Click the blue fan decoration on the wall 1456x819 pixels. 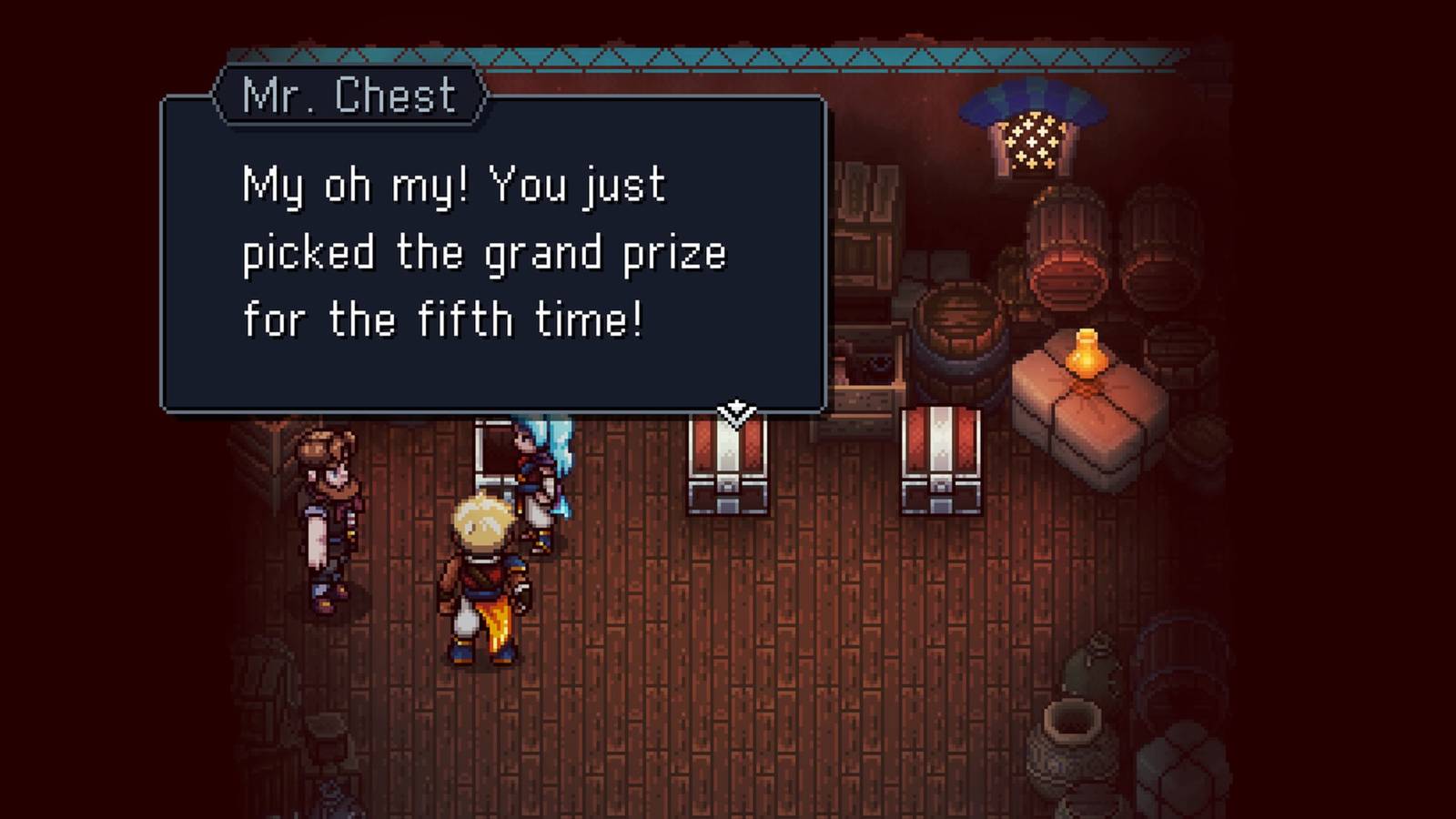1028,100
